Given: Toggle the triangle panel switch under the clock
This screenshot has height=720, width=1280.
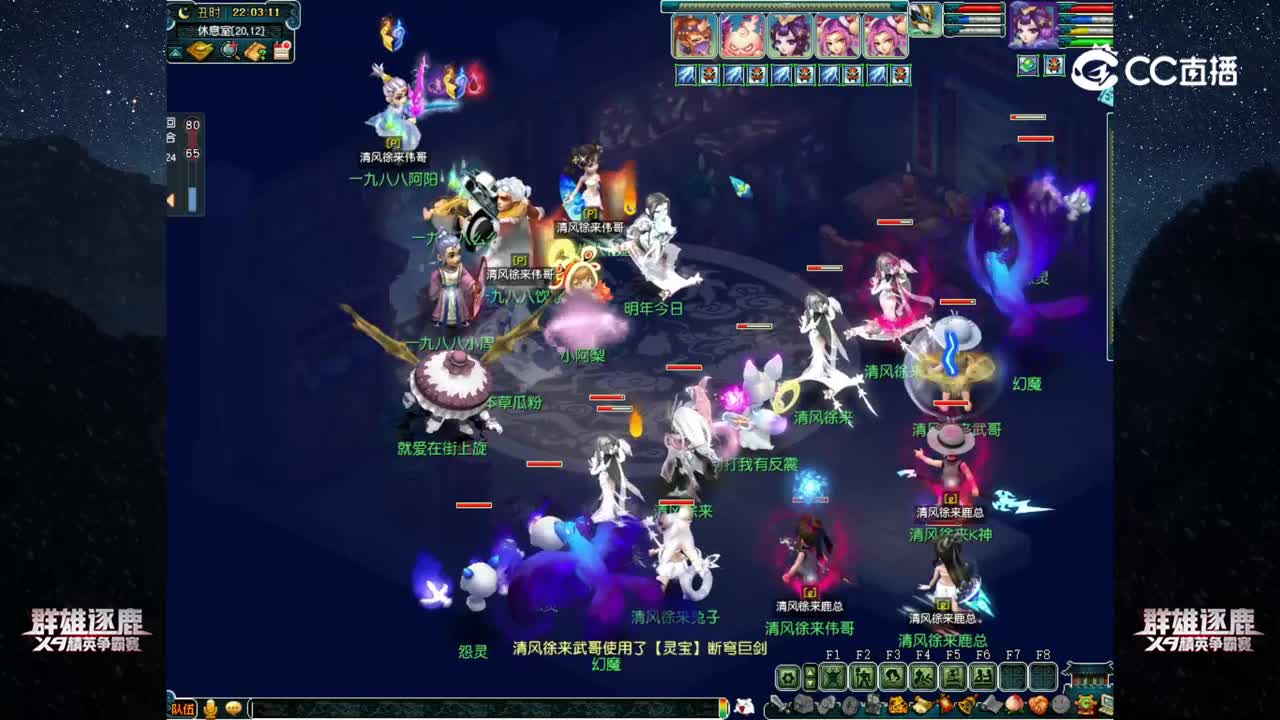Looking at the screenshot, I should tap(176, 52).
